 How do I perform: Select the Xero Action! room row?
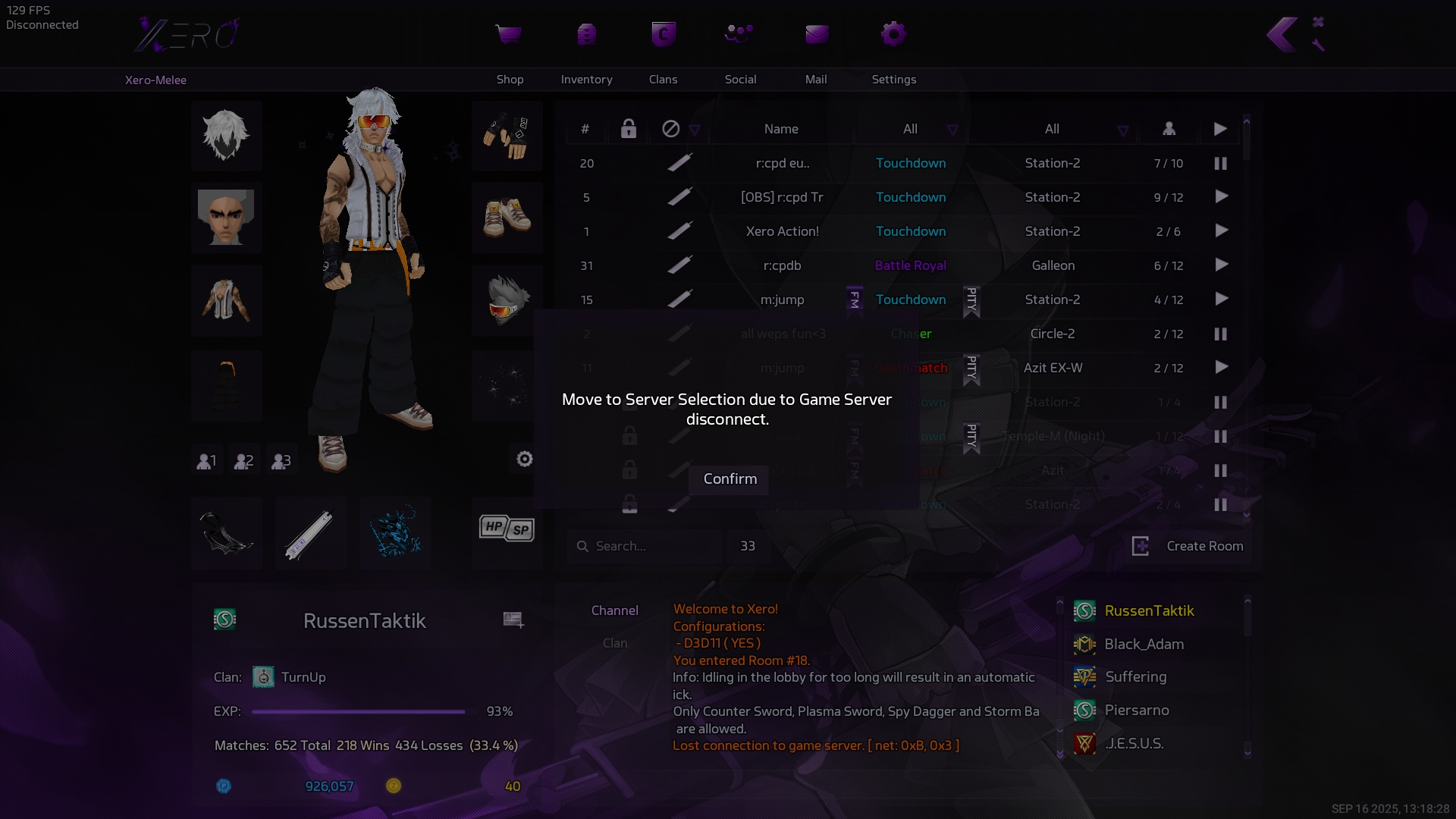(782, 231)
